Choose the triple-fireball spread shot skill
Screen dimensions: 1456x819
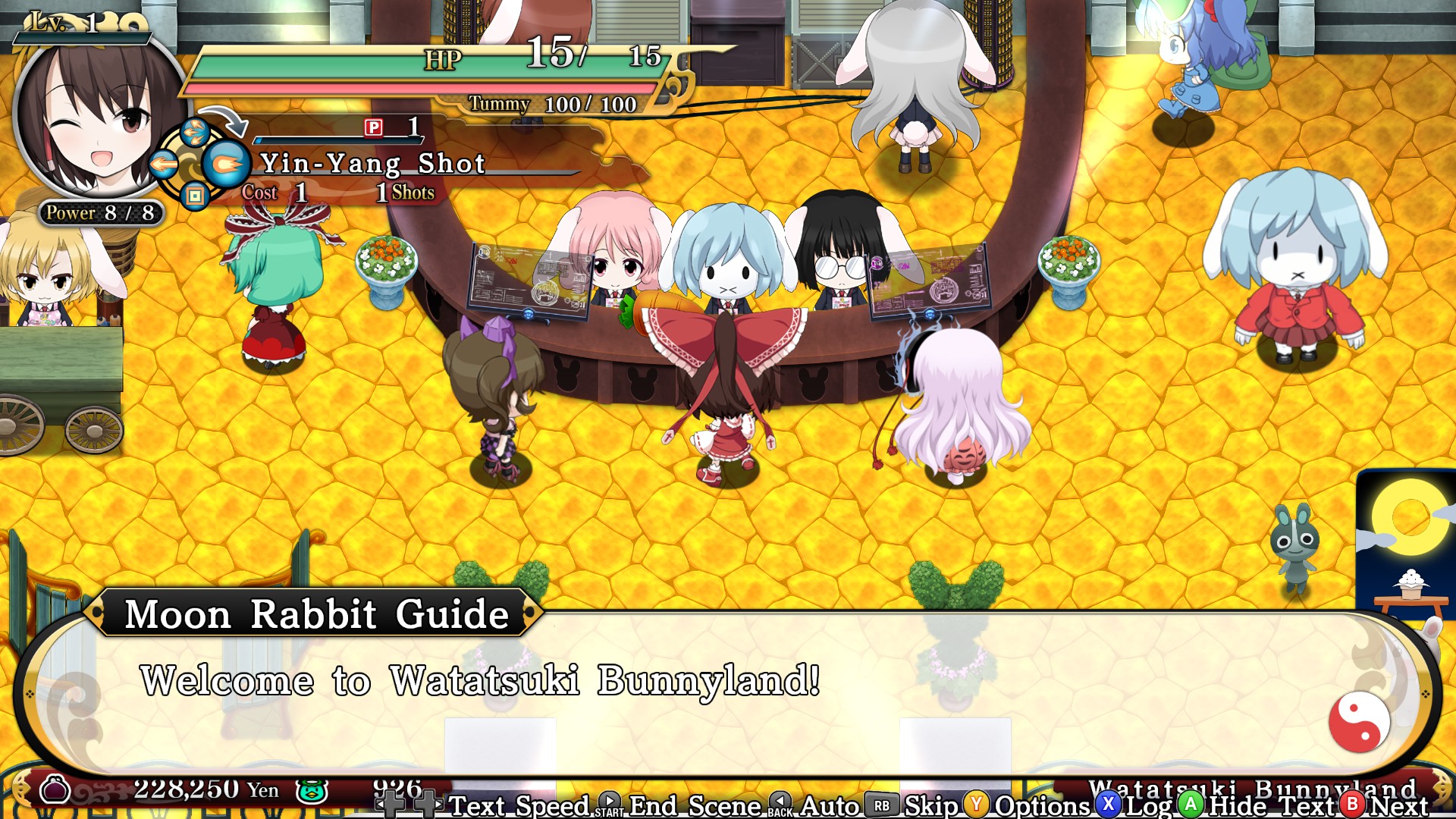coord(196,132)
